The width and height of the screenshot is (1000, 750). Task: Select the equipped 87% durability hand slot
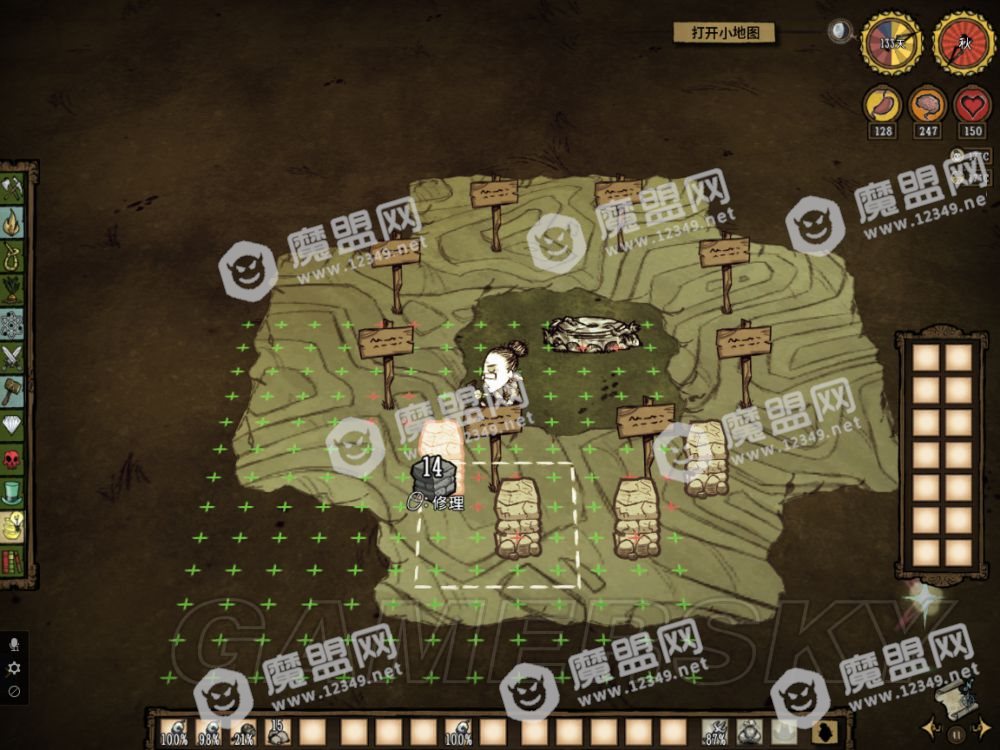(x=715, y=733)
